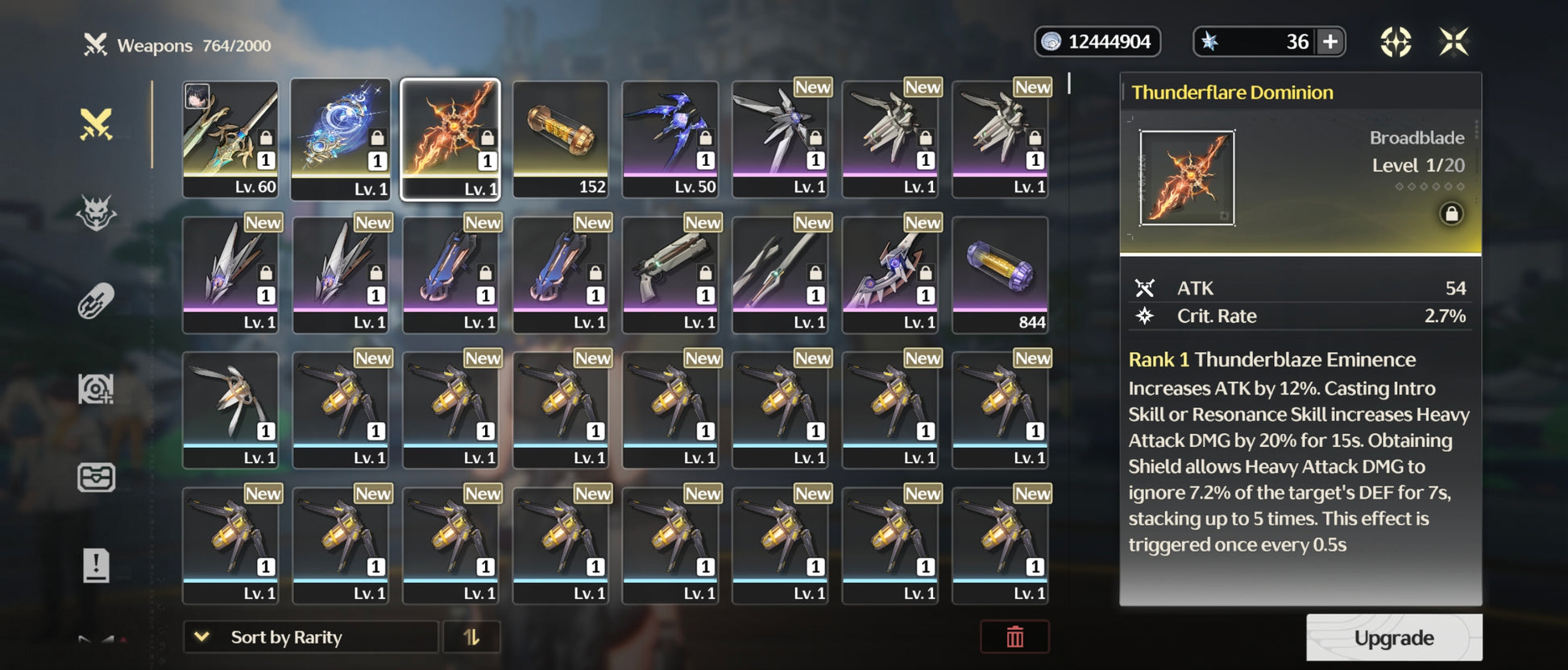This screenshot has width=1568, height=670.
Task: Toggle the sort order arrows button
Action: pyautogui.click(x=471, y=637)
